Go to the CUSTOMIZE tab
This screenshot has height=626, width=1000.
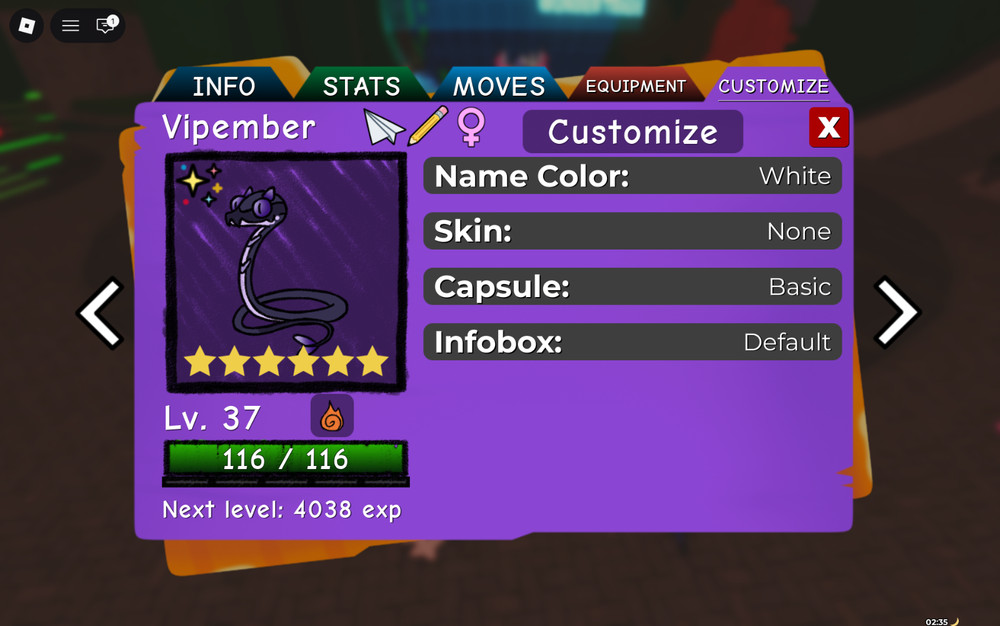(x=773, y=86)
